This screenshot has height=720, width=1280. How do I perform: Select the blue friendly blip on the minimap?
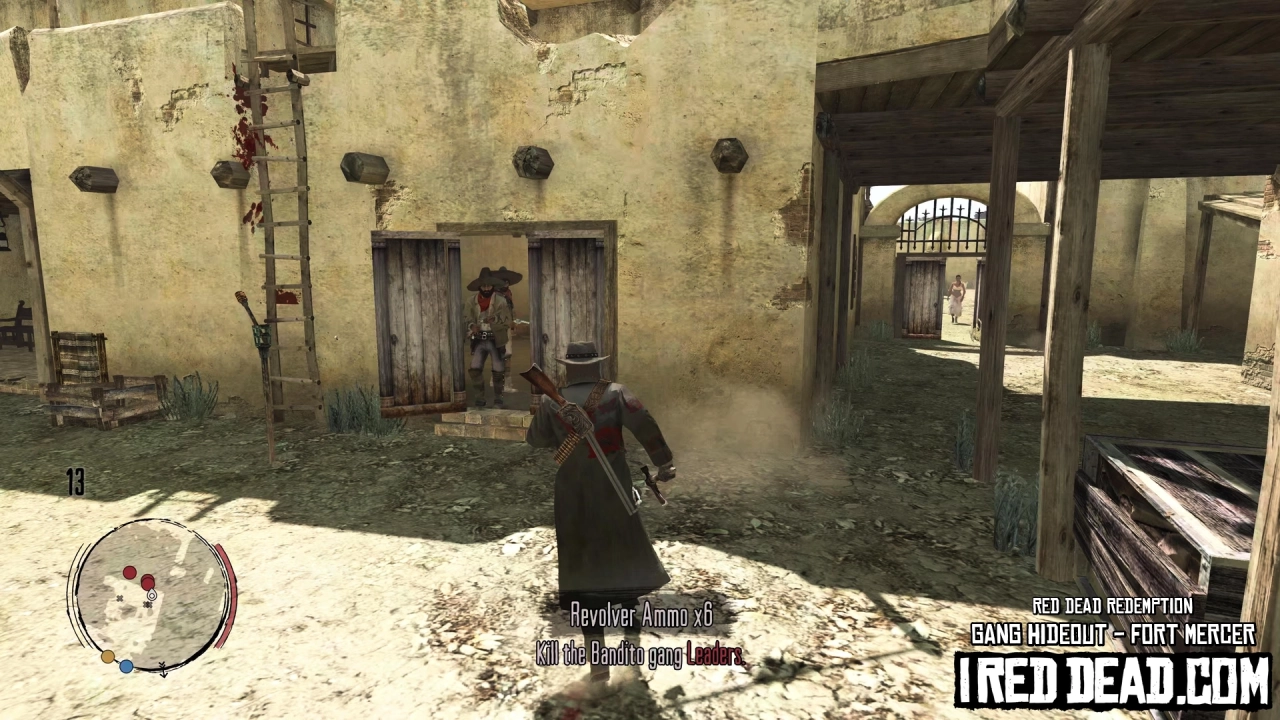pyautogui.click(x=126, y=666)
